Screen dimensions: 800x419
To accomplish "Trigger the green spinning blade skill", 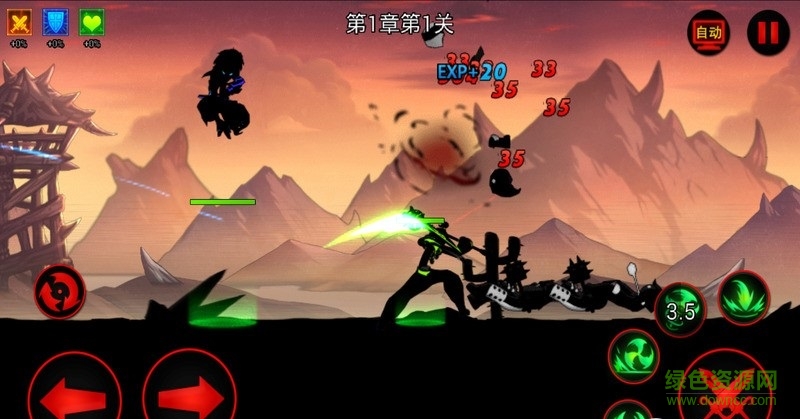I will (633, 357).
